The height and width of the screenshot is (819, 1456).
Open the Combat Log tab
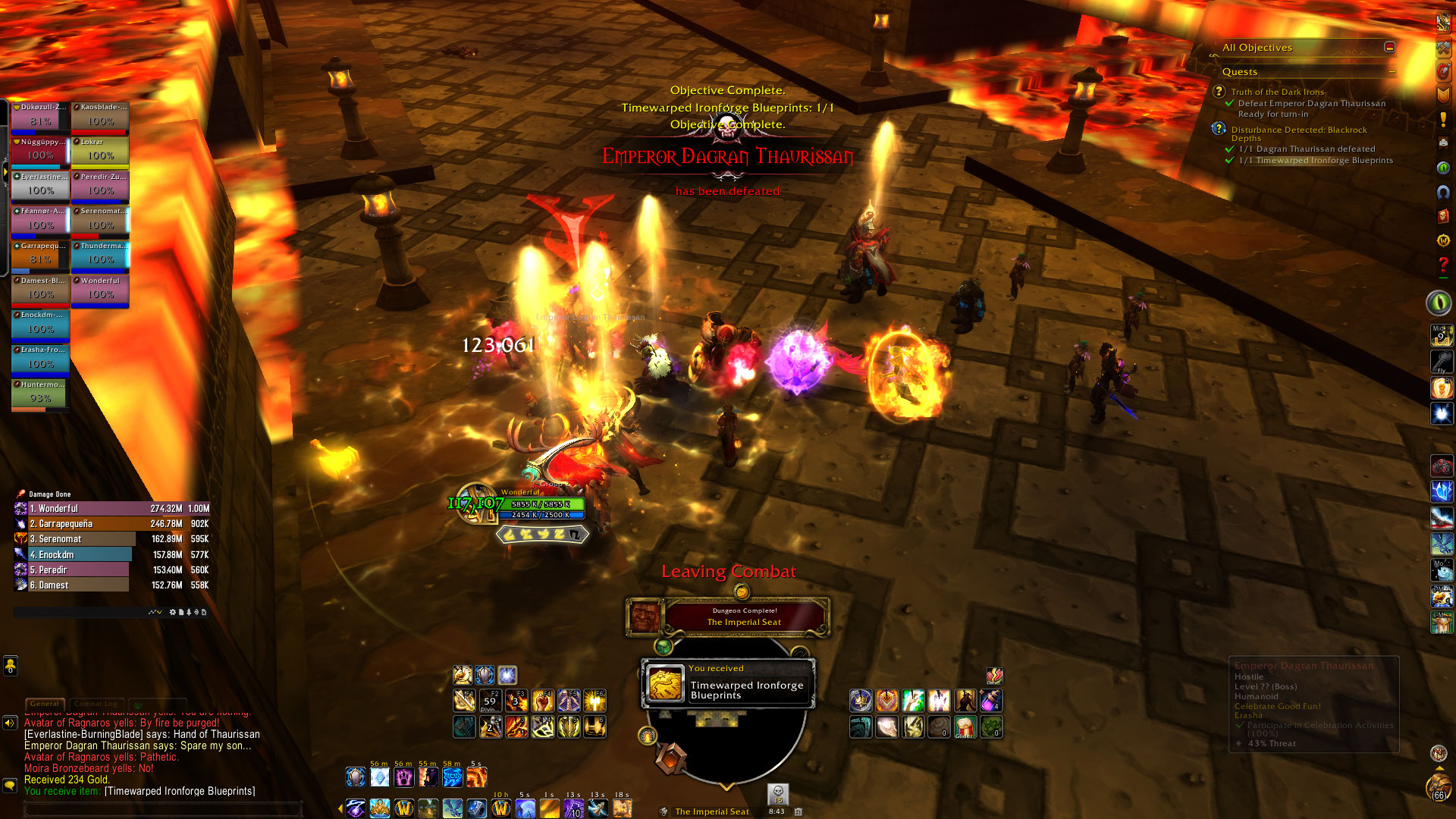pos(96,704)
